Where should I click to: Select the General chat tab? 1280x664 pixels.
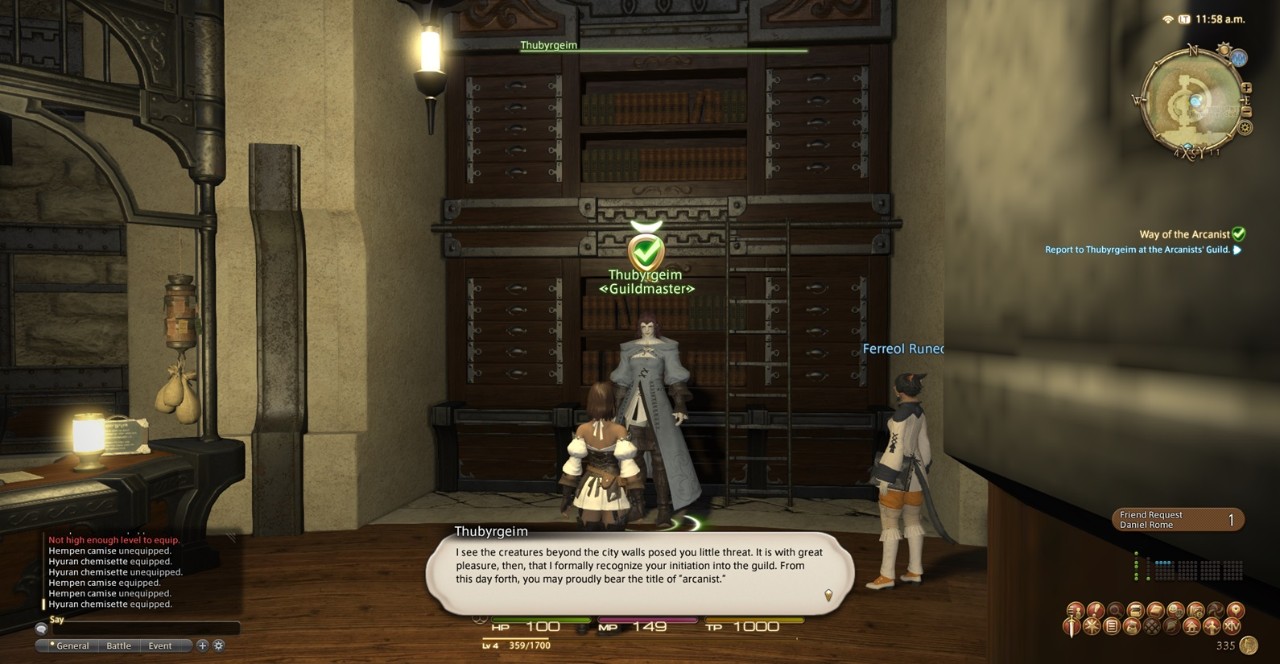(x=72, y=646)
